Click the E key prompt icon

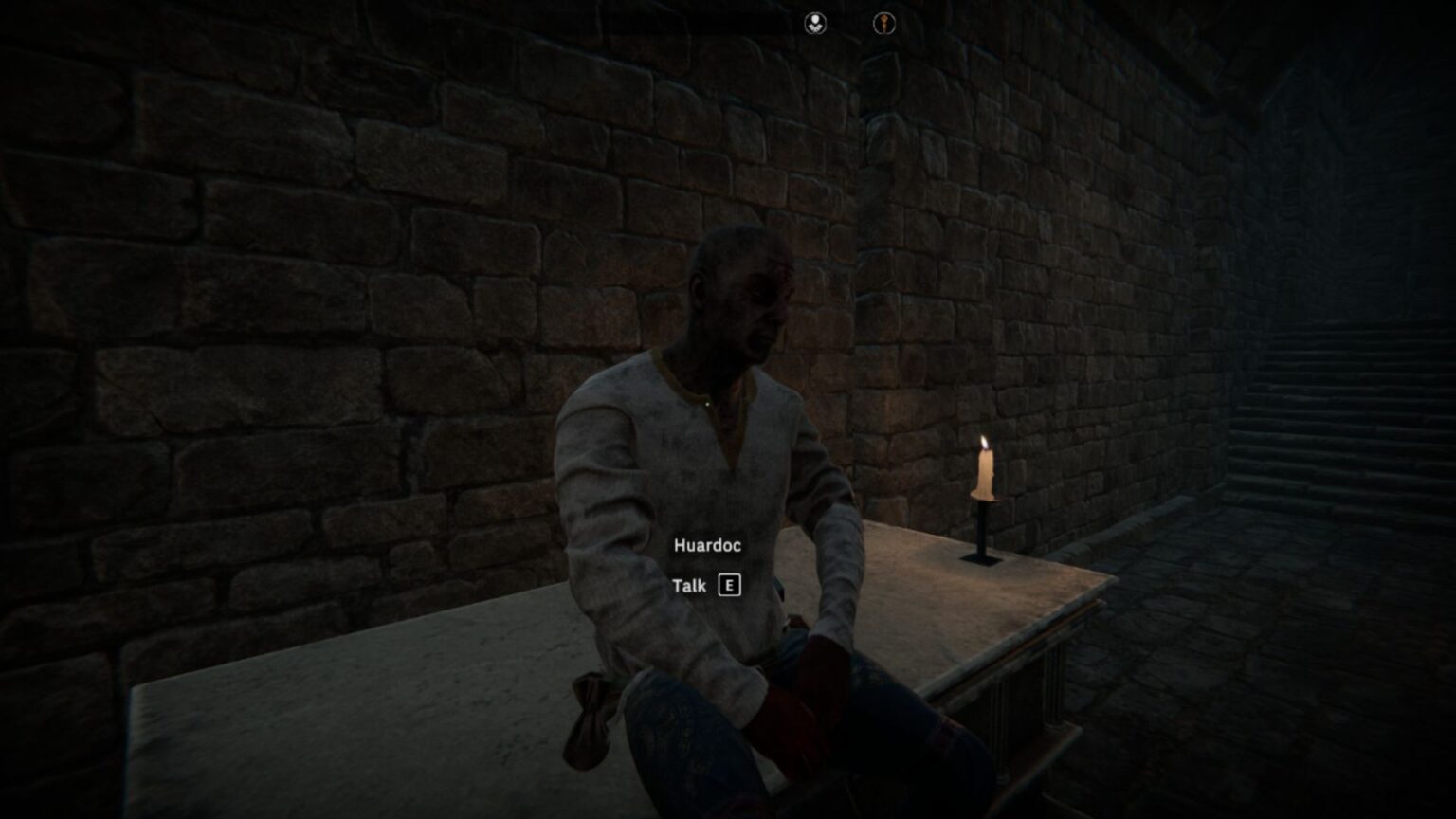[728, 587]
